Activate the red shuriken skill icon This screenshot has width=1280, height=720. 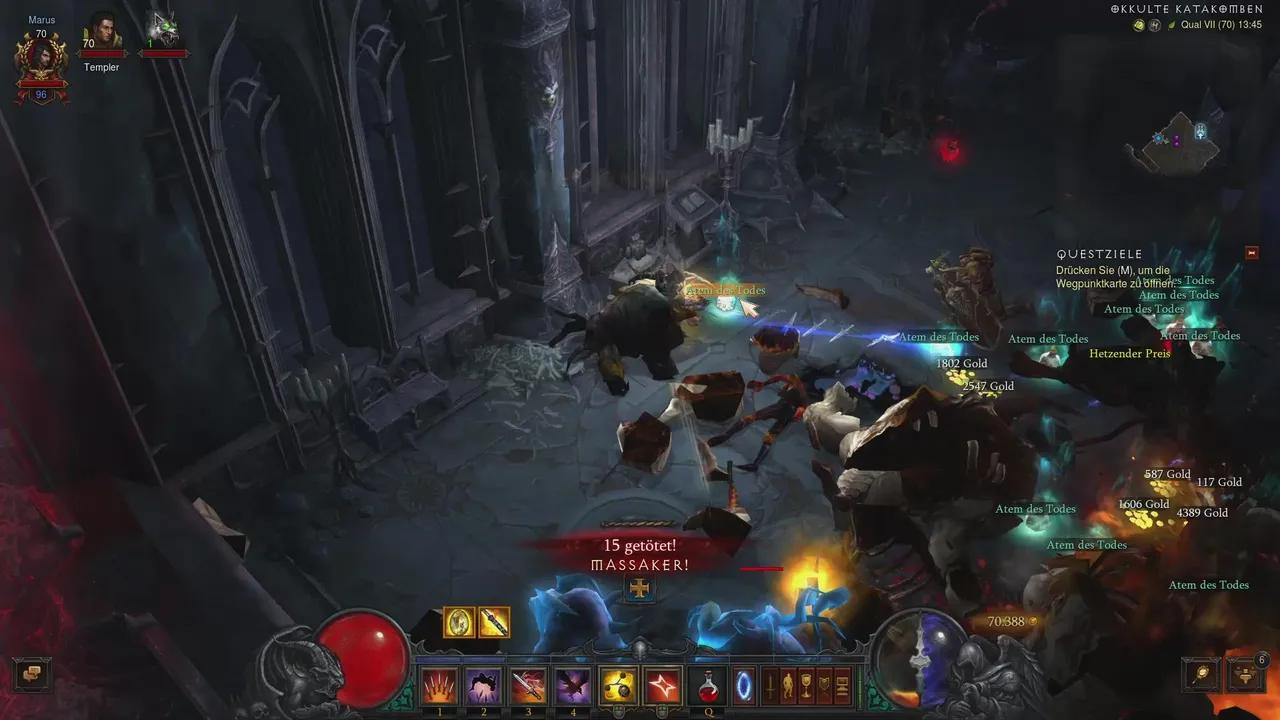pos(662,685)
